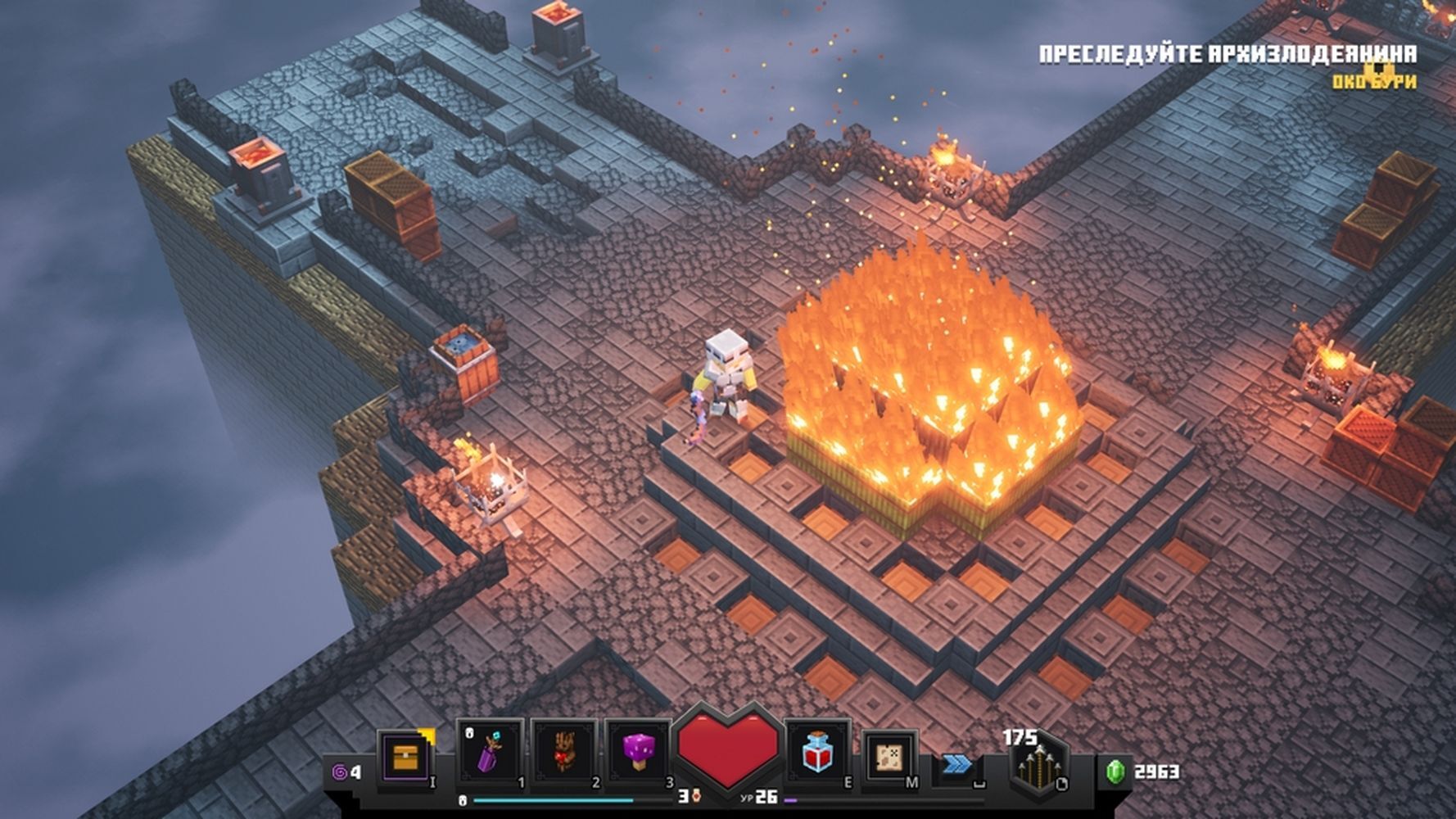The width and height of the screenshot is (1456, 819).
Task: Trigger the blue dodge roll arrows
Action: click(956, 764)
